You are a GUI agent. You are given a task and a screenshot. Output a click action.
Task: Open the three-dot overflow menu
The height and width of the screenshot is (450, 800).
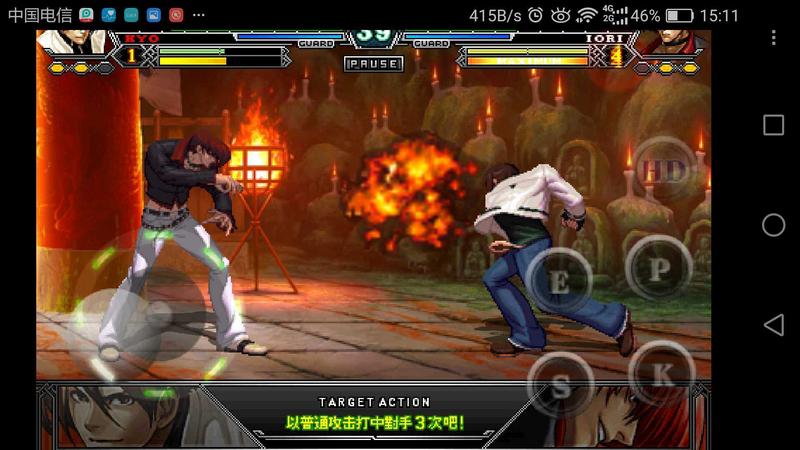[x=773, y=38]
